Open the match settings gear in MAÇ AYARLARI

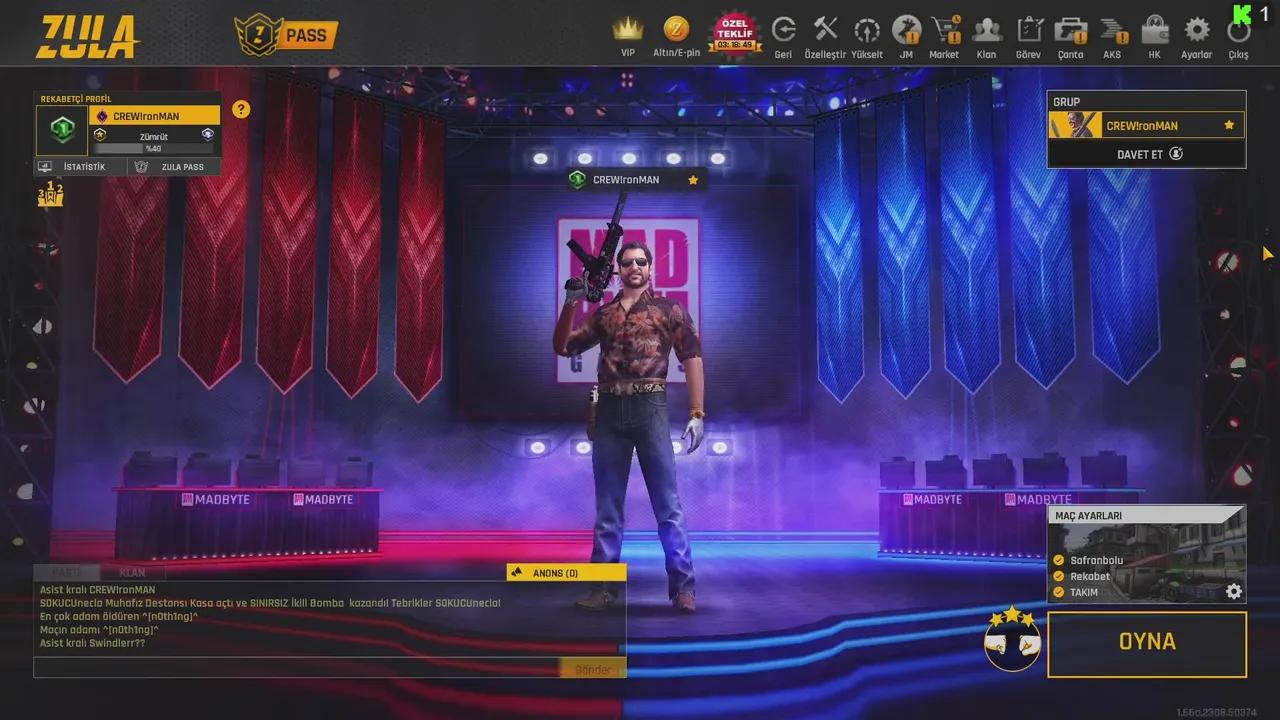1233,591
